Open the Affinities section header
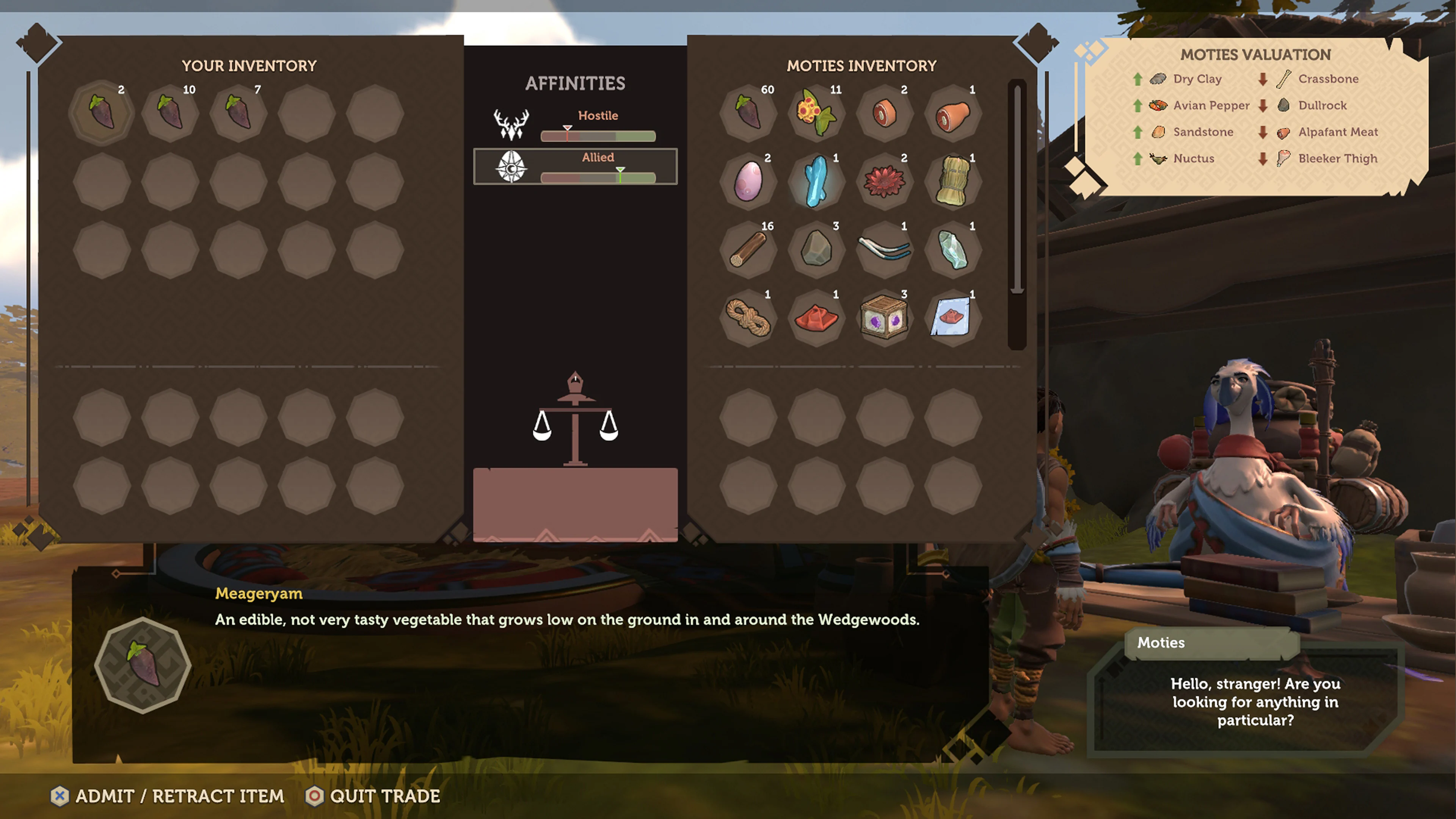Viewport: 1456px width, 819px height. pos(575,83)
